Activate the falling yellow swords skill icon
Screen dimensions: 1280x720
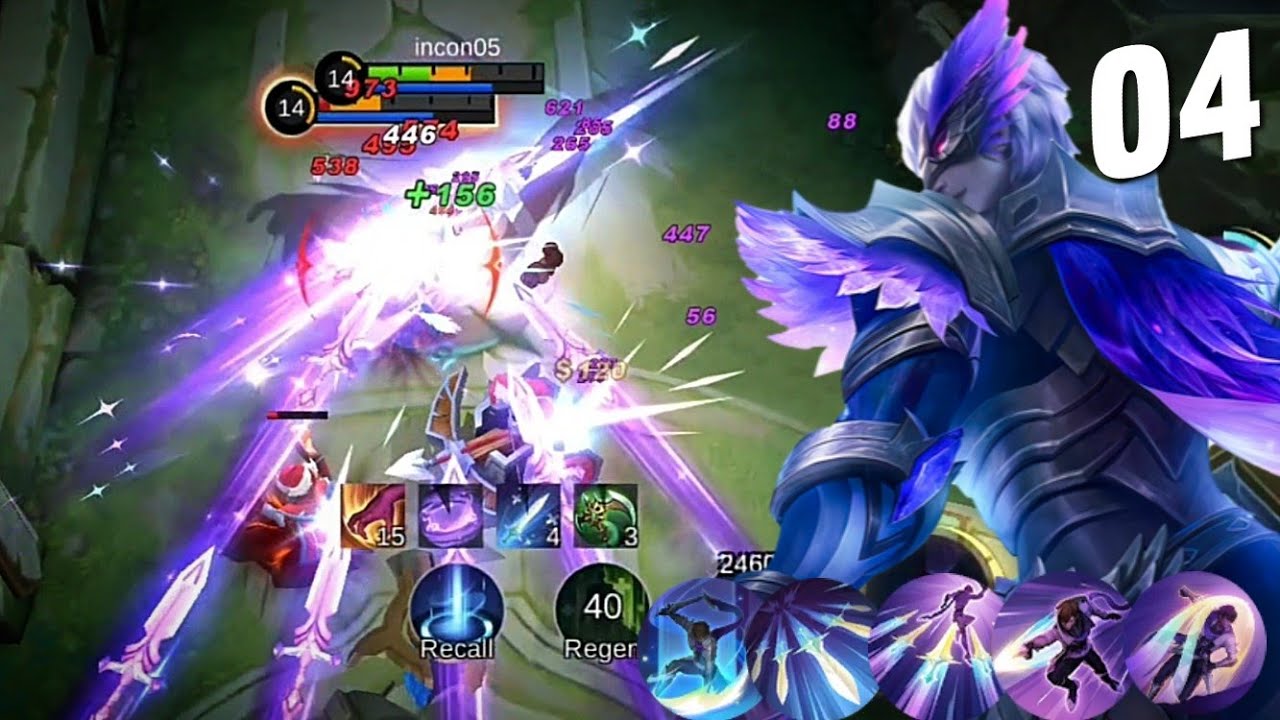[x=808, y=640]
